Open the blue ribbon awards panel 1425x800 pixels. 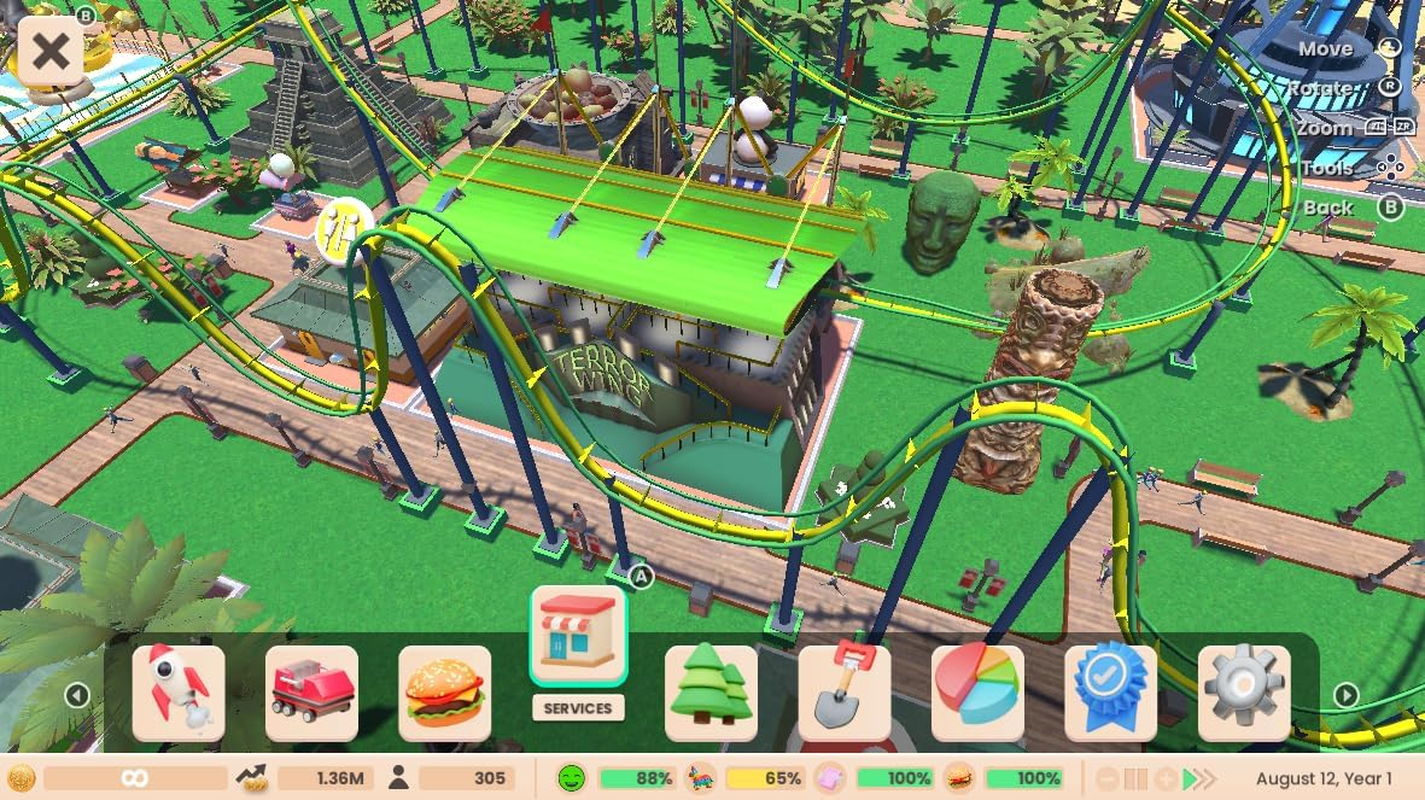click(1111, 687)
